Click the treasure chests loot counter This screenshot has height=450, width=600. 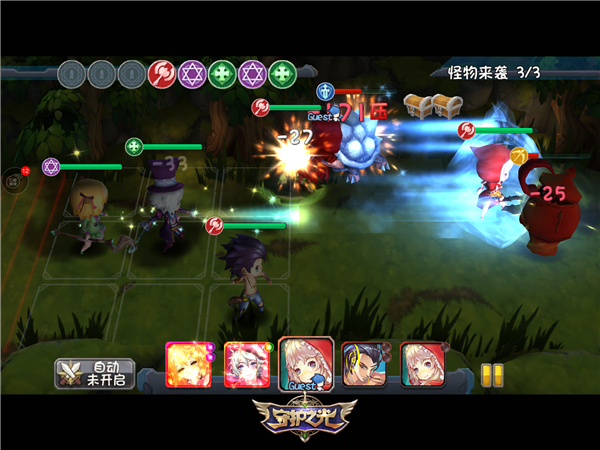[432, 104]
